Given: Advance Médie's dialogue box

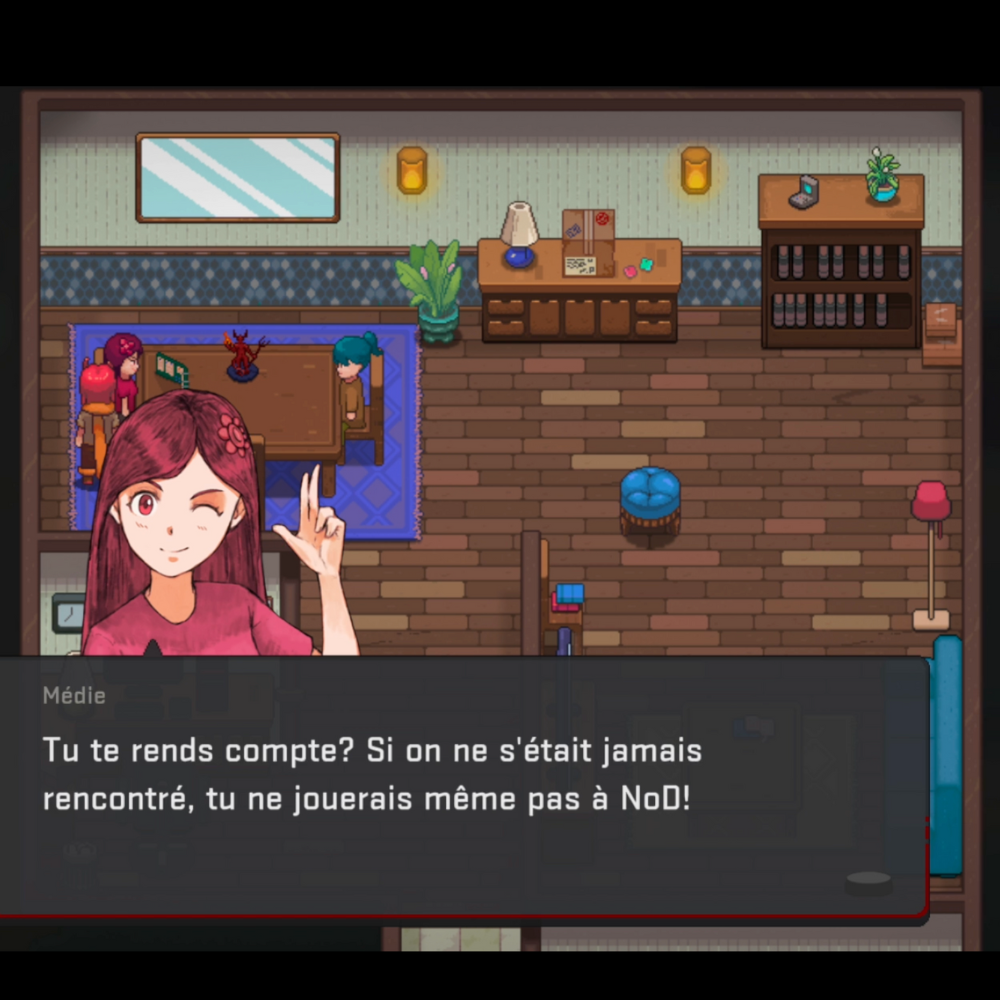Looking at the screenshot, I should click(867, 881).
